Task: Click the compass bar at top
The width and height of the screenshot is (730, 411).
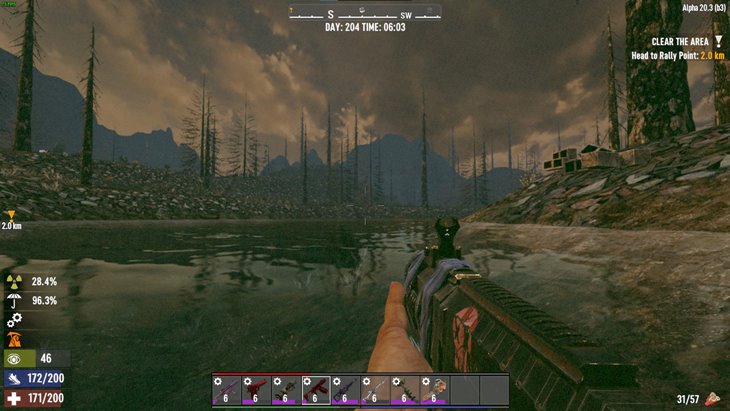Action: [x=365, y=13]
